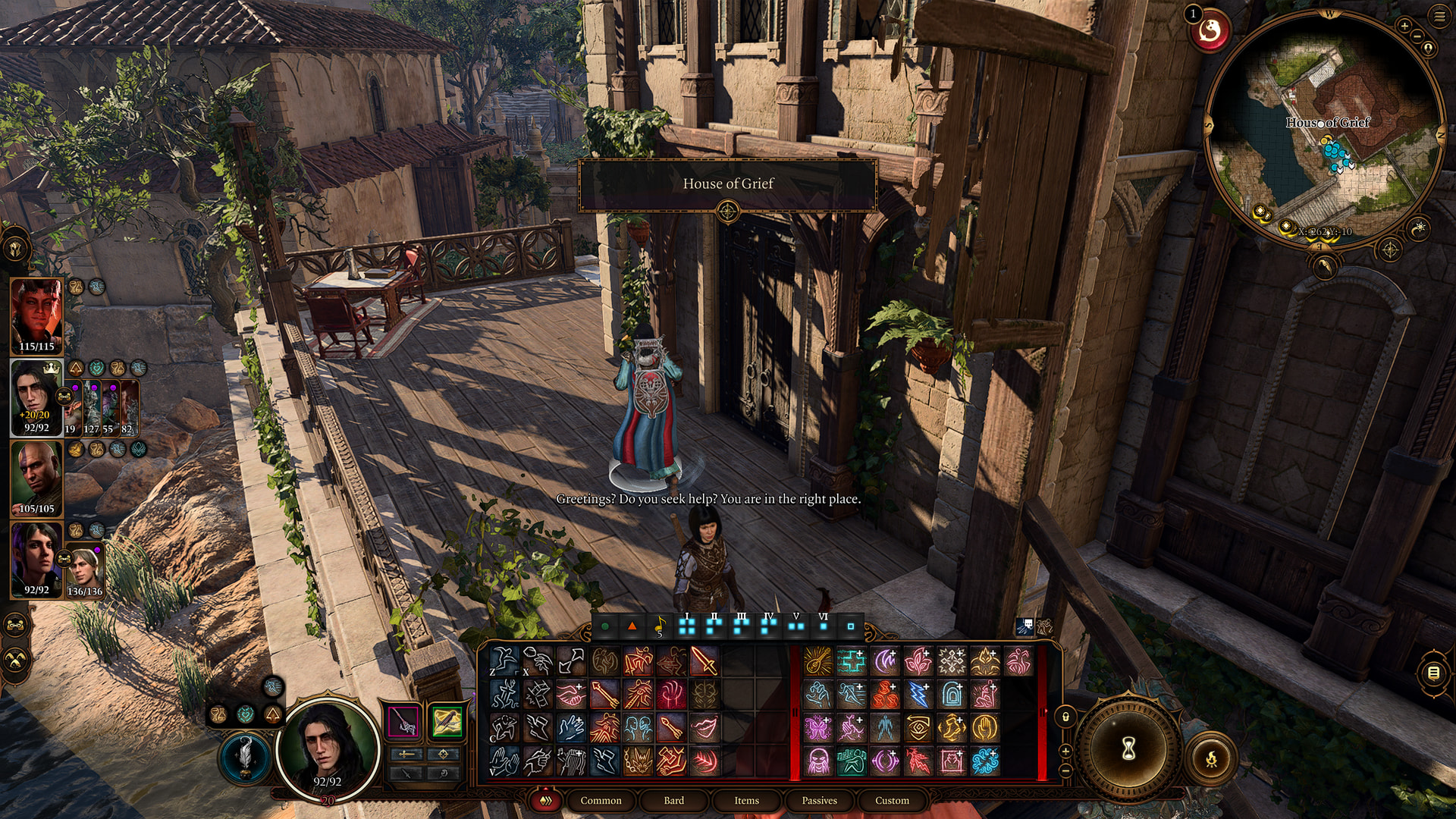Activate the golden lute Bardic Inspiration icon

(x=817, y=661)
